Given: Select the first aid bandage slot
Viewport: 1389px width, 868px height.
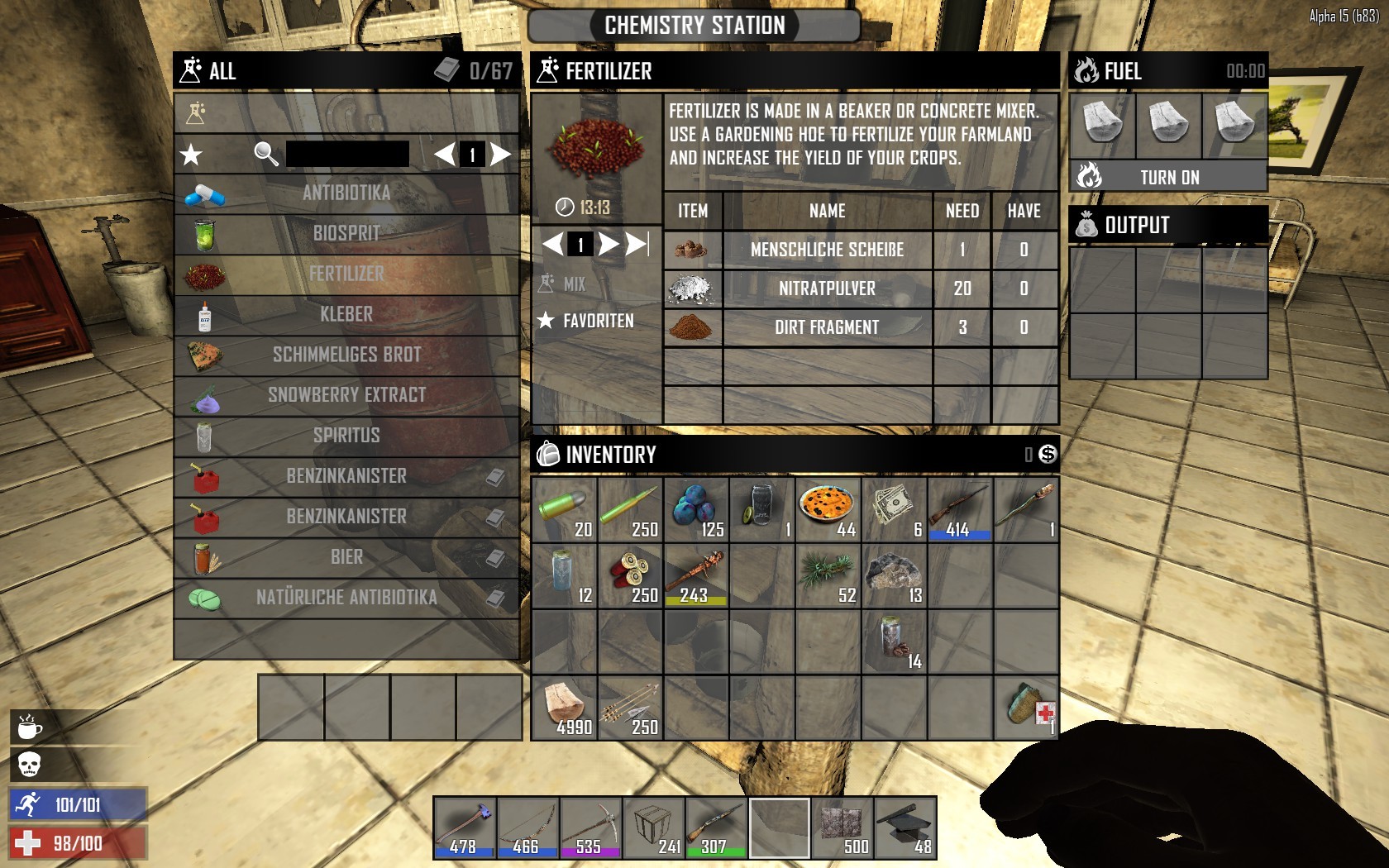Looking at the screenshot, I should coord(1026,708).
